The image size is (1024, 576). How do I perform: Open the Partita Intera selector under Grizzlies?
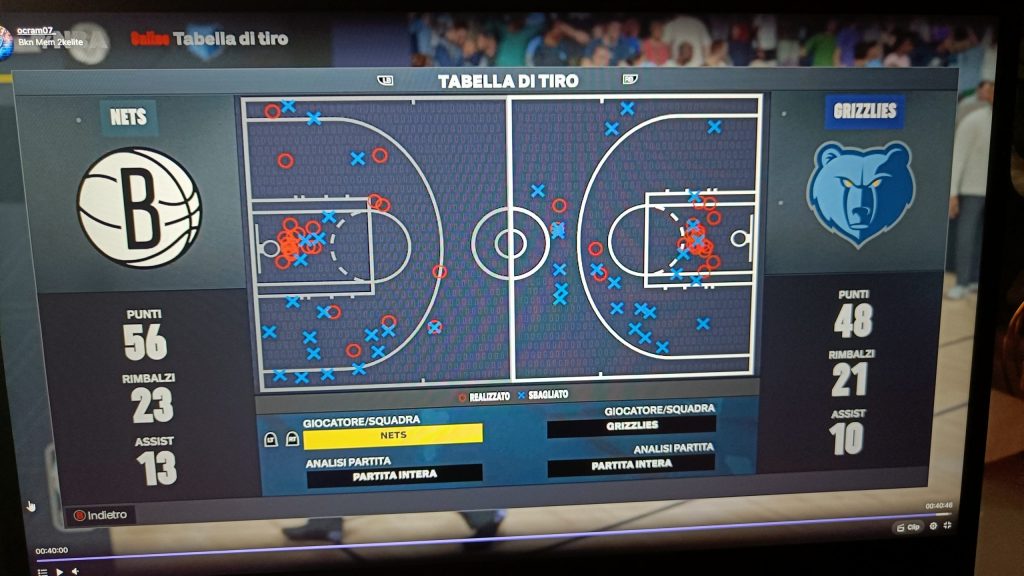pos(631,466)
